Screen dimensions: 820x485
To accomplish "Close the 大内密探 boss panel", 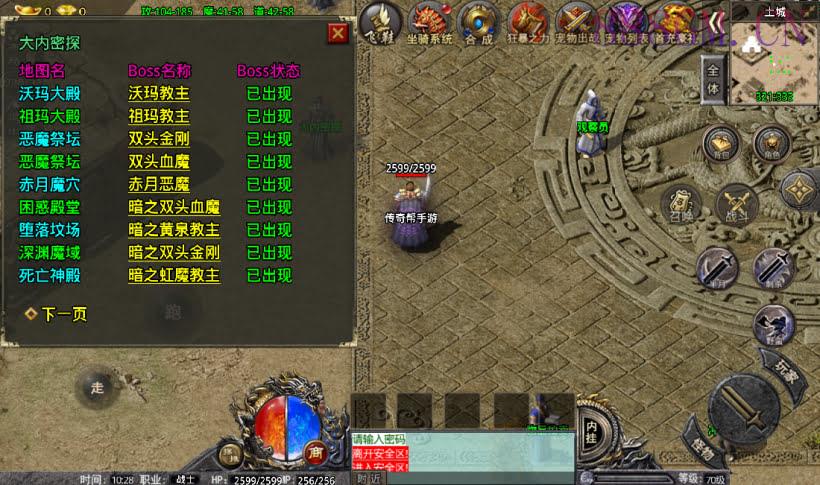I will (338, 33).
